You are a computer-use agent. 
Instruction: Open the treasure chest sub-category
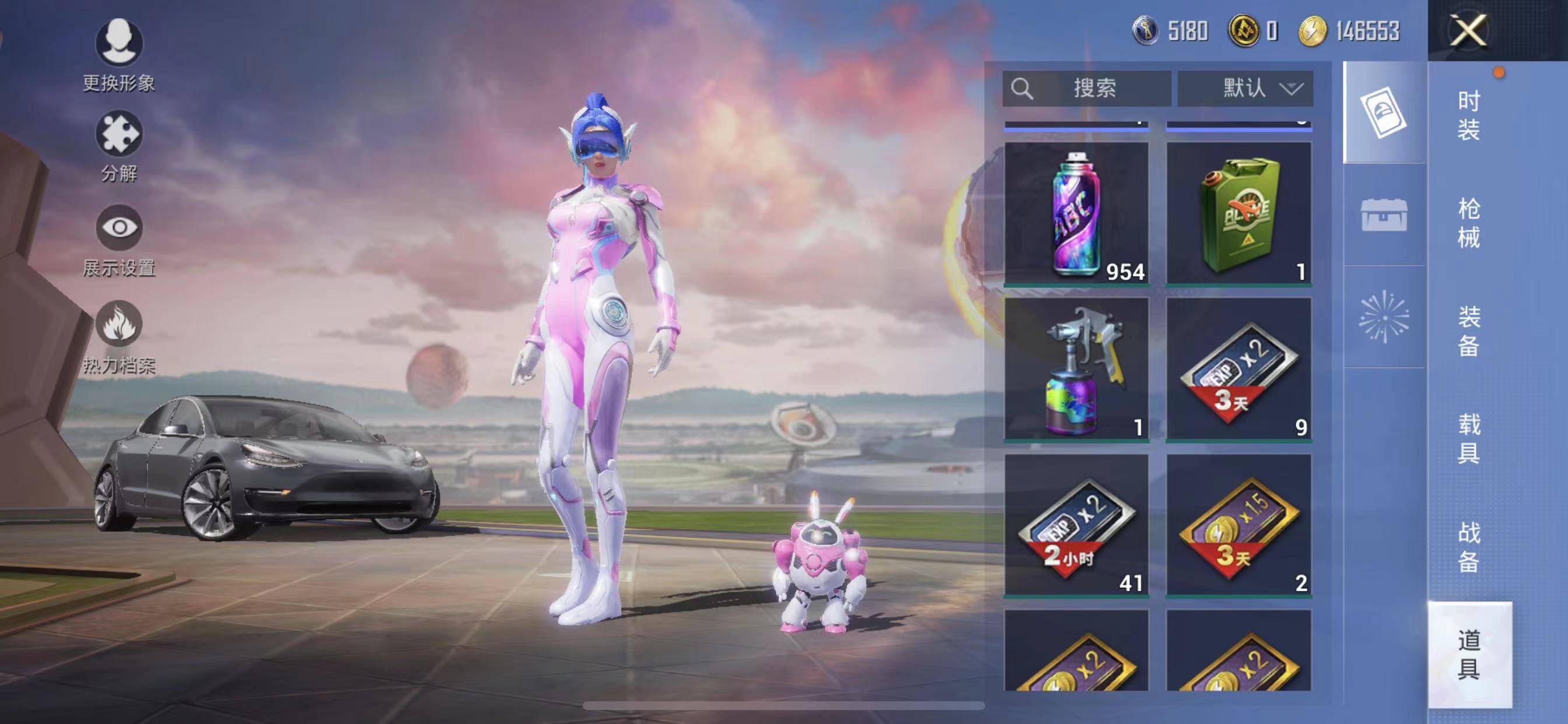(x=1384, y=215)
